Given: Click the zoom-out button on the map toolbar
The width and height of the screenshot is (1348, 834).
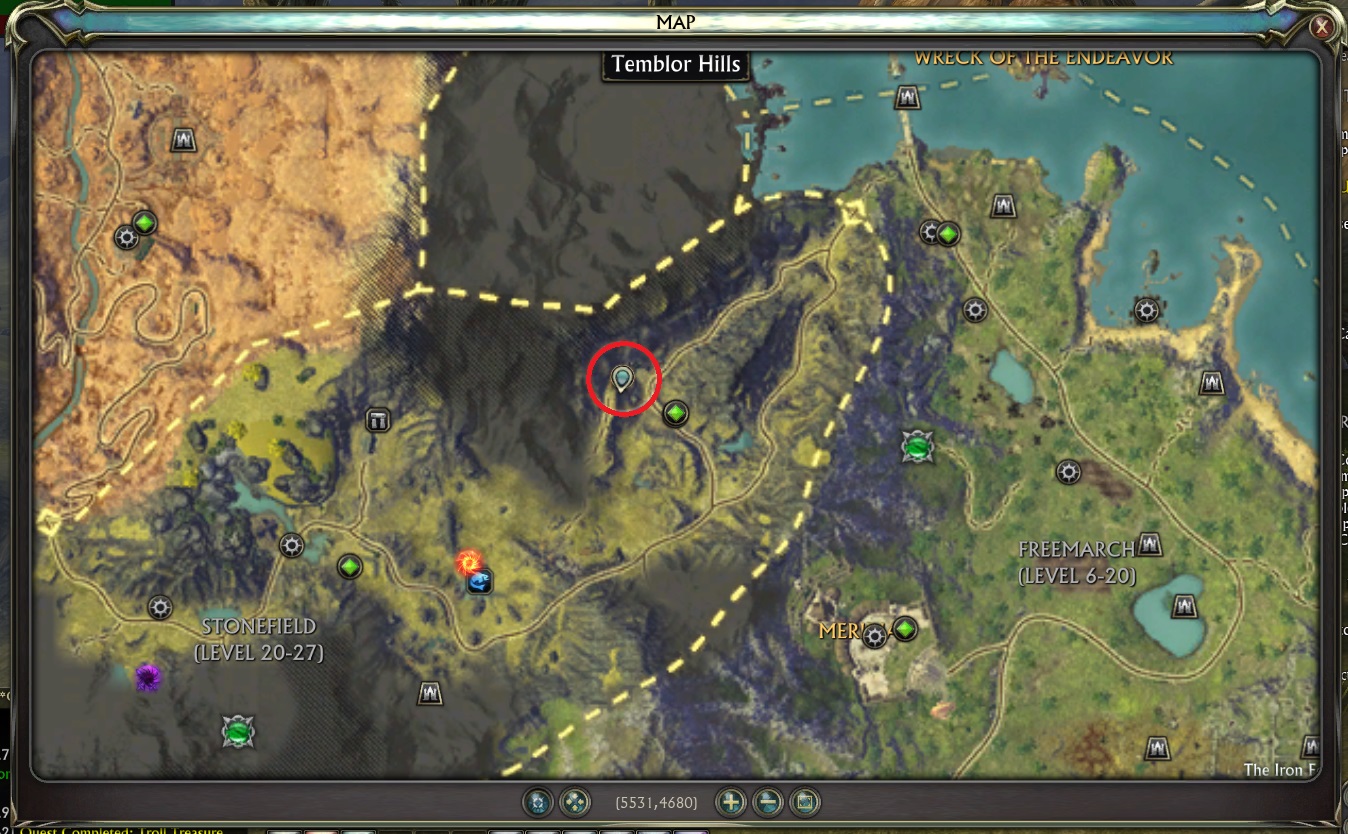Looking at the screenshot, I should click(x=768, y=802).
